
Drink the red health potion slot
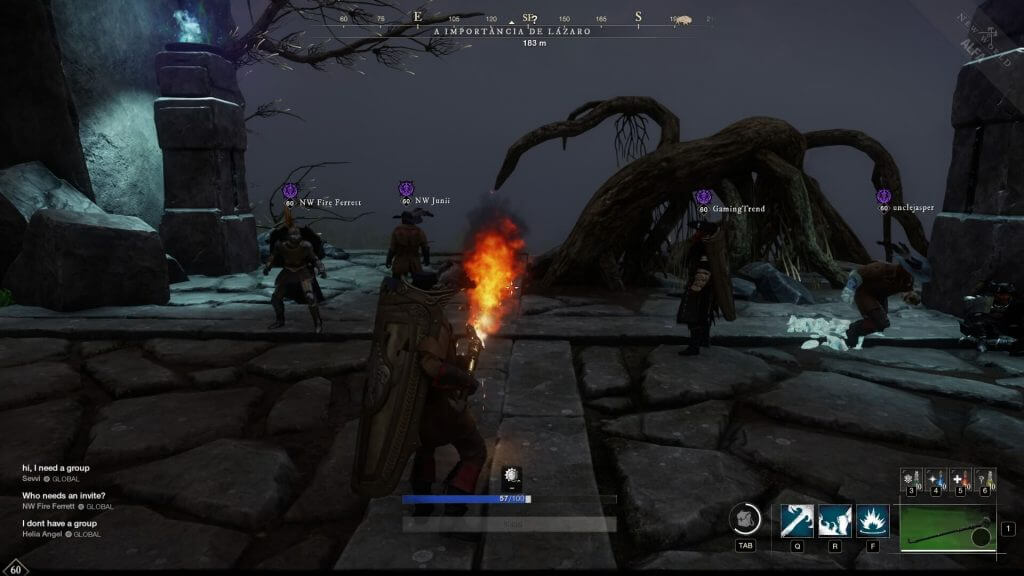960,478
